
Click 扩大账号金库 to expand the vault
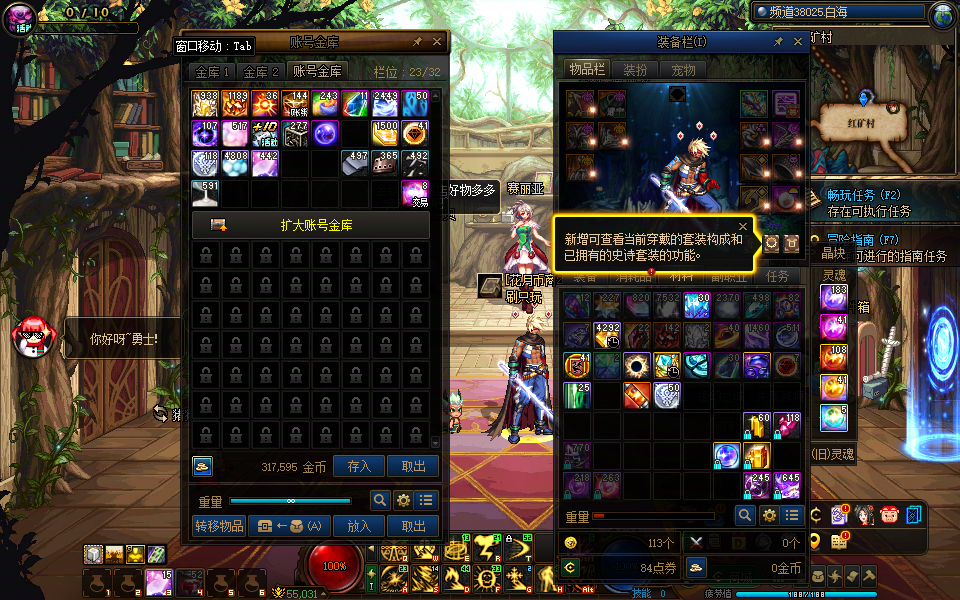311,225
